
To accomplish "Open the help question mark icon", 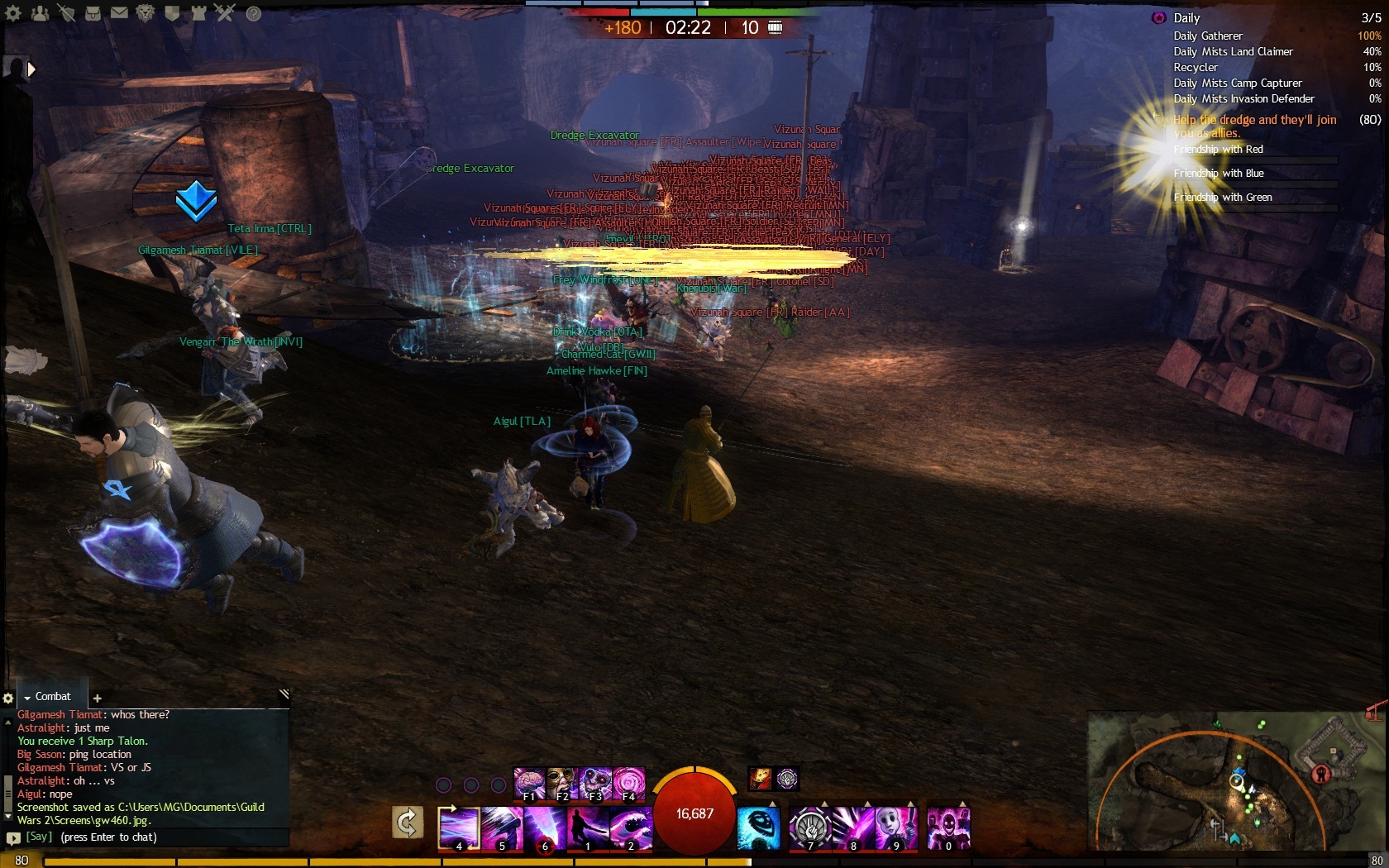I will click(254, 13).
